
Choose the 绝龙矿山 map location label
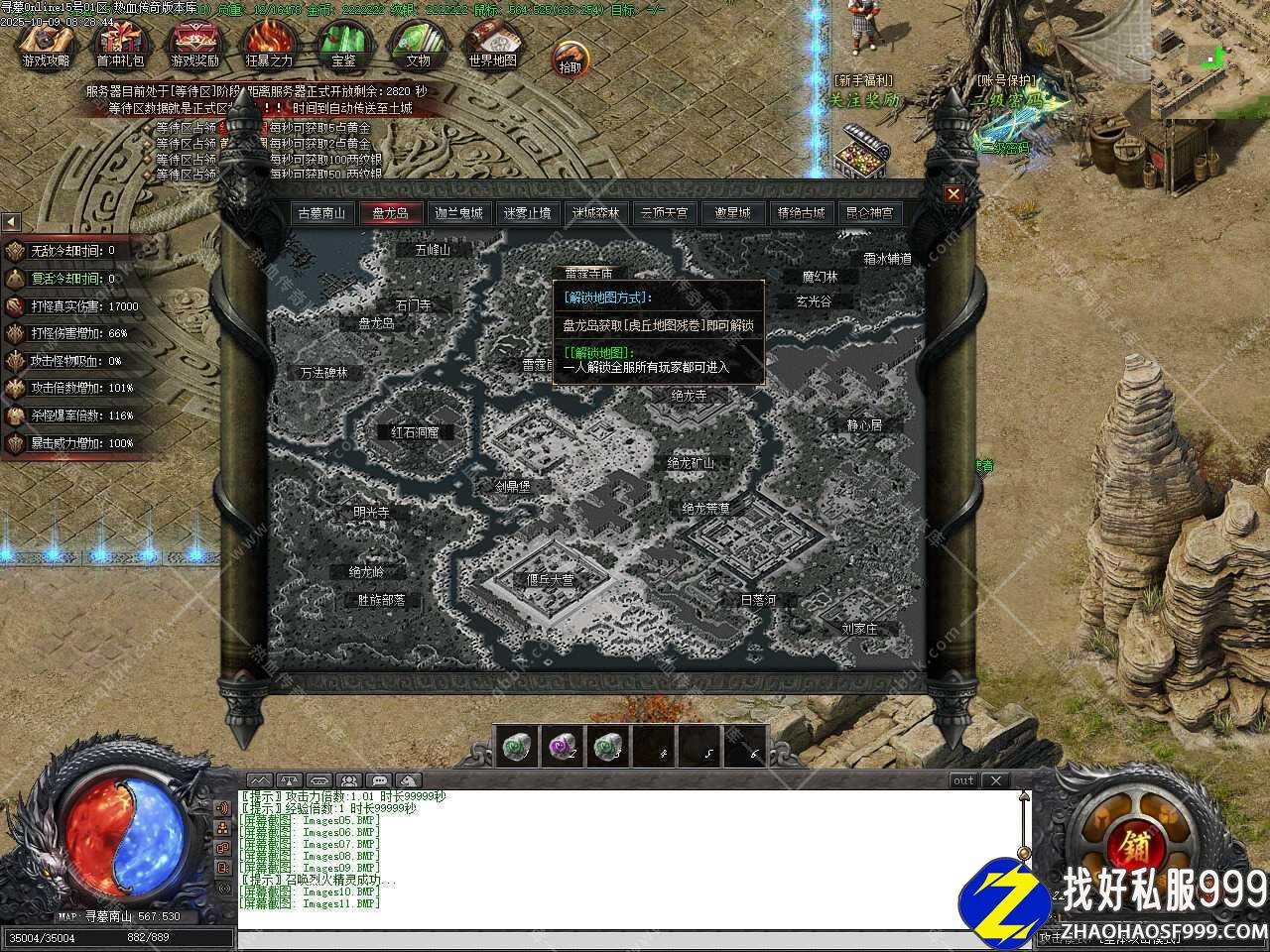coord(691,463)
